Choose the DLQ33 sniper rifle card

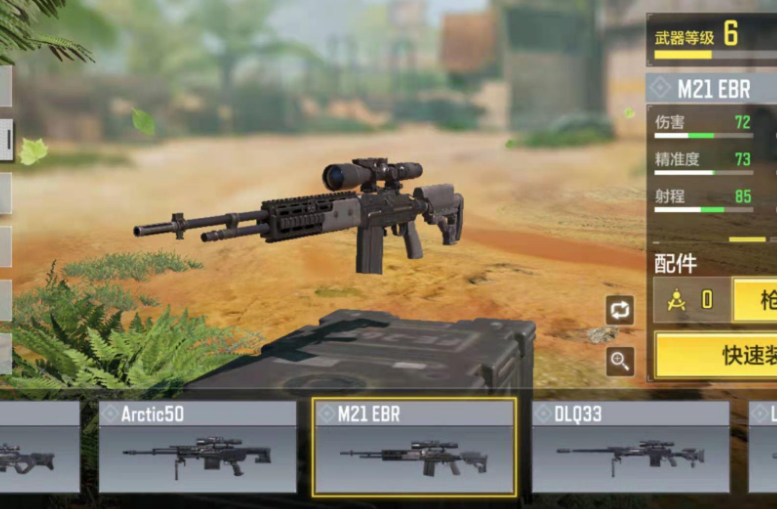pyautogui.click(x=630, y=447)
